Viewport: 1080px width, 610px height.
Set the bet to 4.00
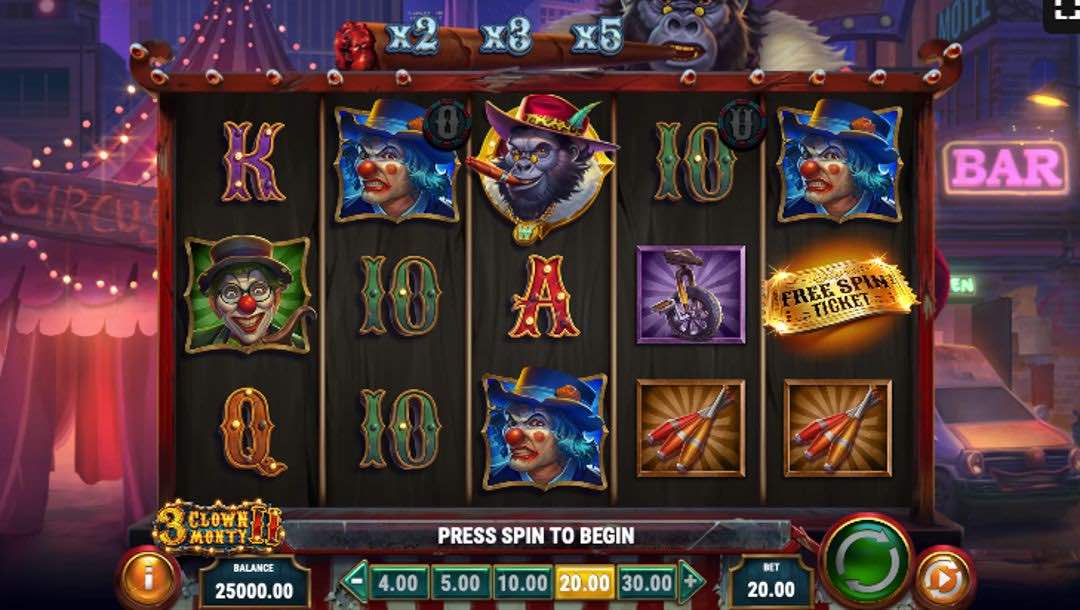(x=400, y=582)
